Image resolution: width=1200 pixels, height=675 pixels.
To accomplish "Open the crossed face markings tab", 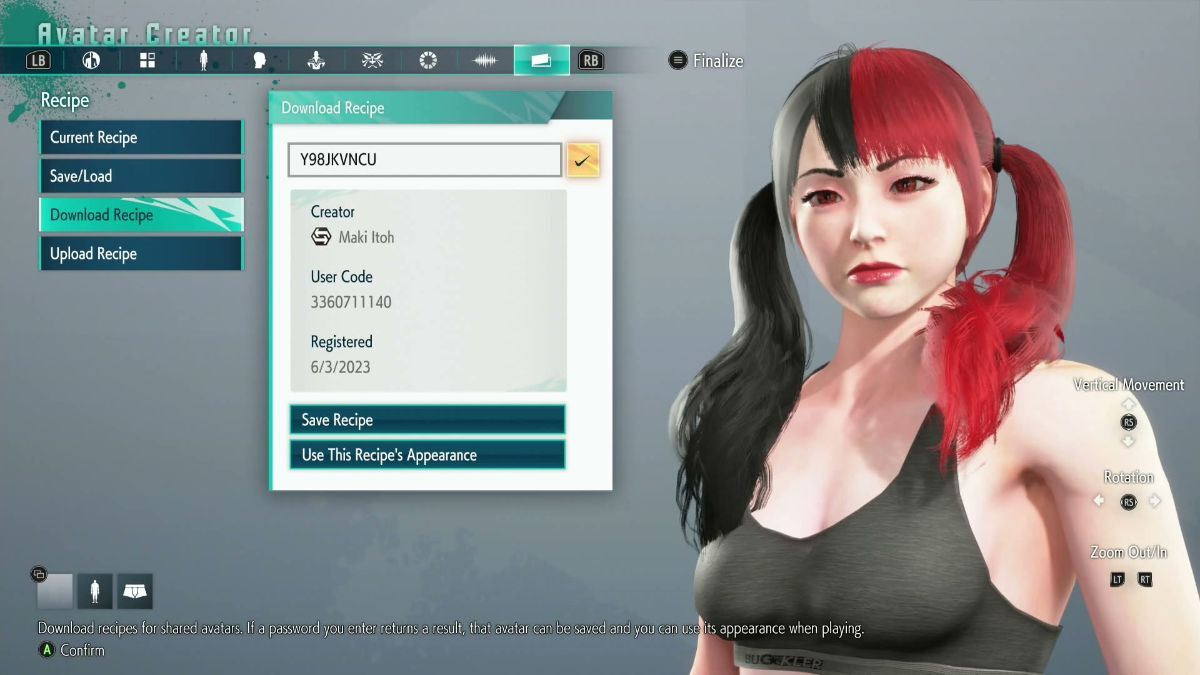I will 372,61.
